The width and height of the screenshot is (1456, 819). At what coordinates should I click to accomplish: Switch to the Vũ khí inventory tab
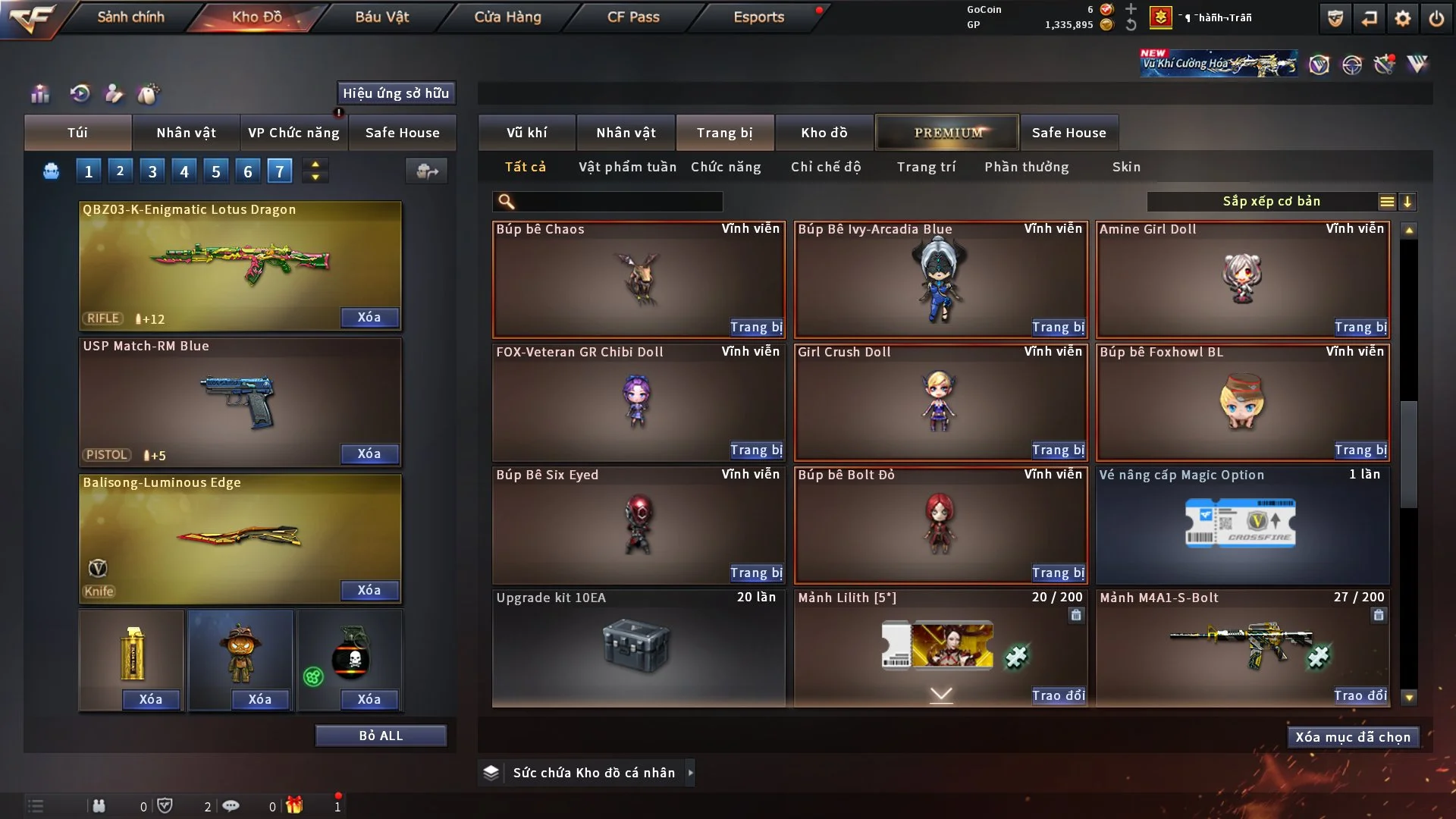pos(526,133)
